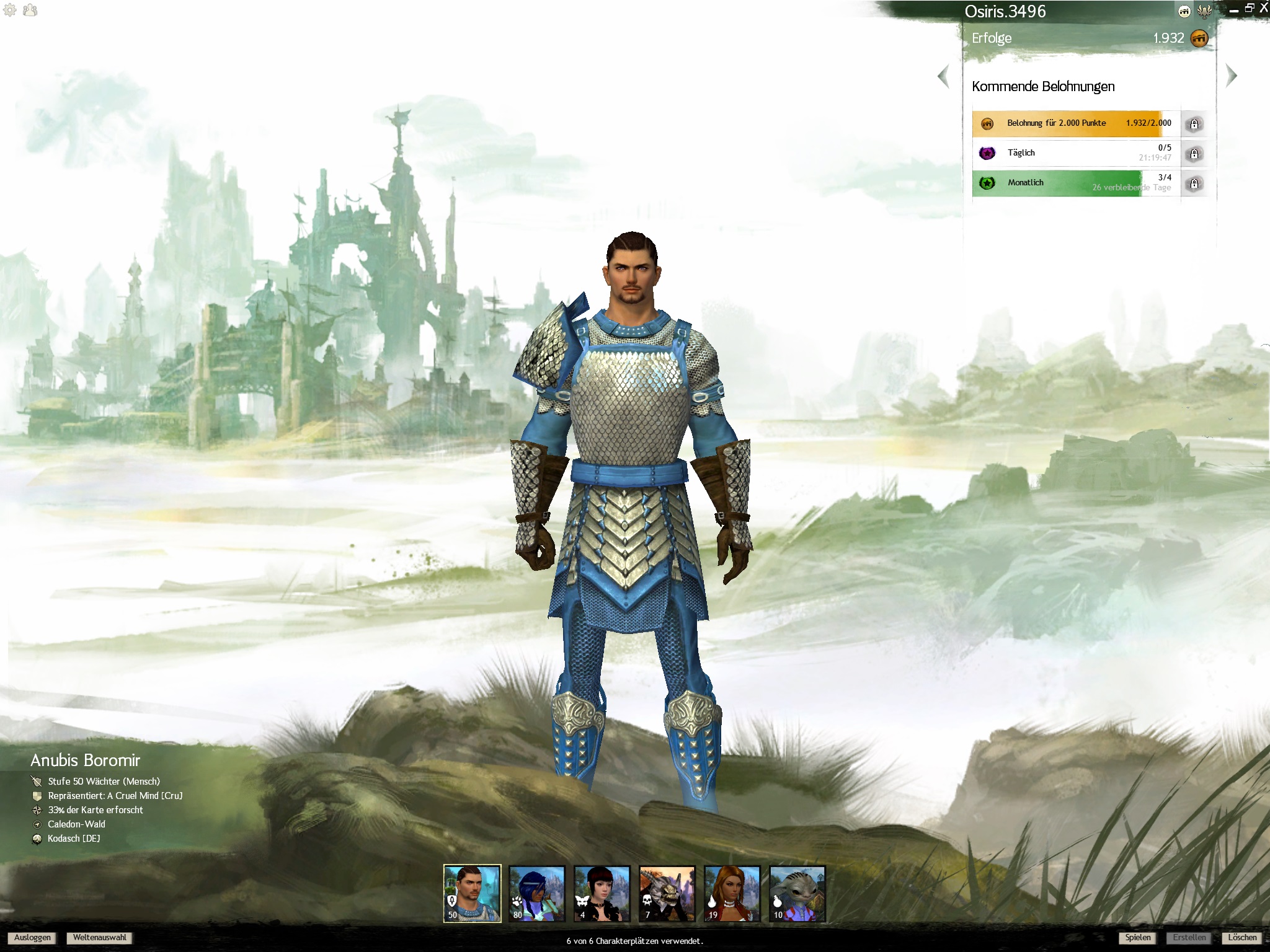1270x952 pixels.
Task: Open the Monatlich monthly achievements row
Action: [x=1075, y=183]
